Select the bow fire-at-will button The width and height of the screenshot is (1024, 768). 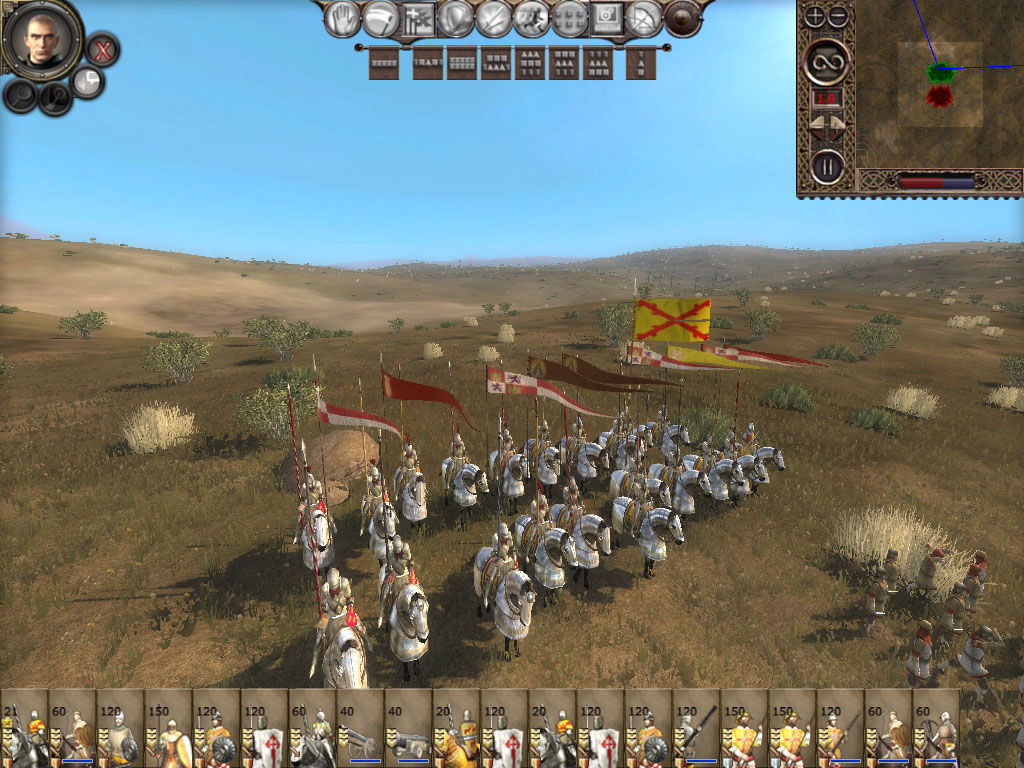tap(645, 18)
